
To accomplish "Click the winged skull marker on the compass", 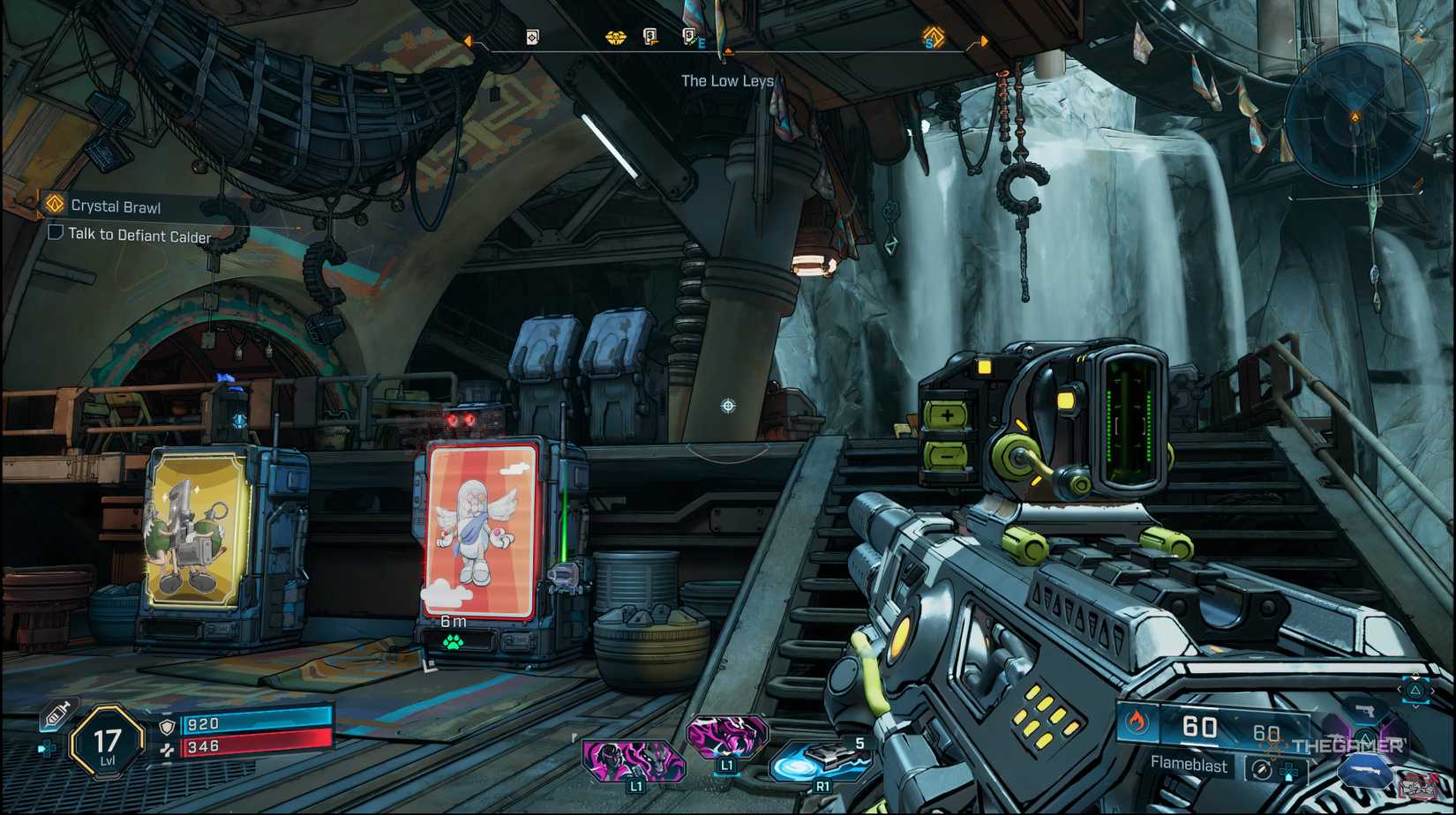I will tap(615, 37).
